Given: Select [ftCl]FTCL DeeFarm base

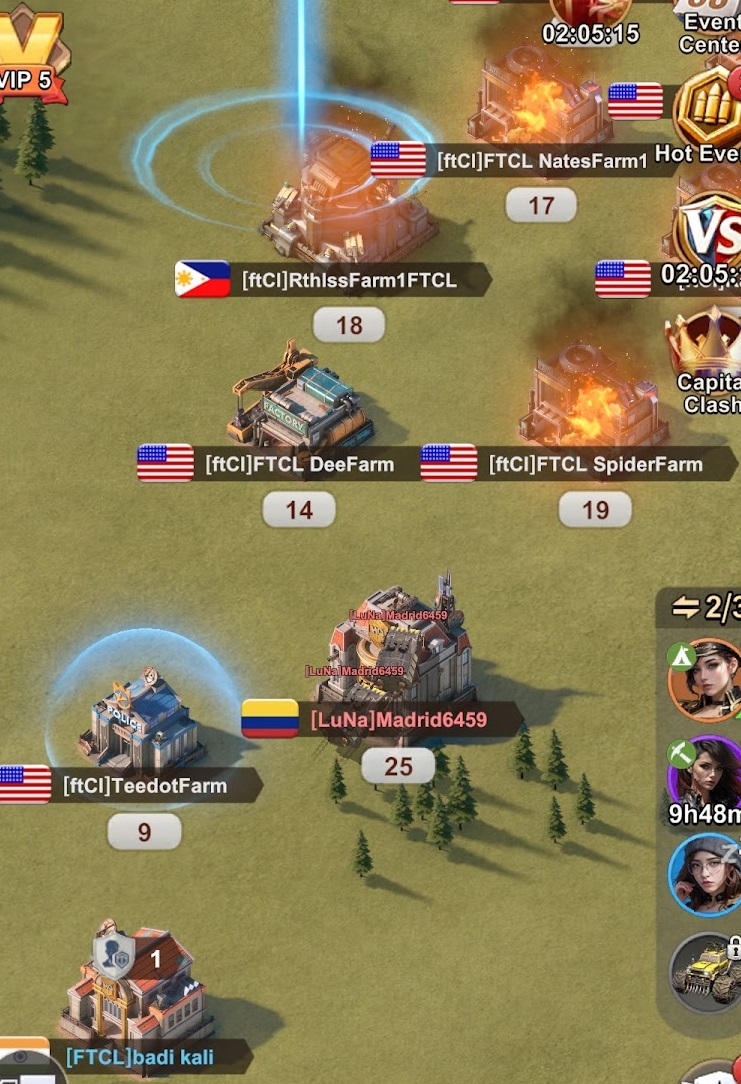Looking at the screenshot, I should 301,403.
